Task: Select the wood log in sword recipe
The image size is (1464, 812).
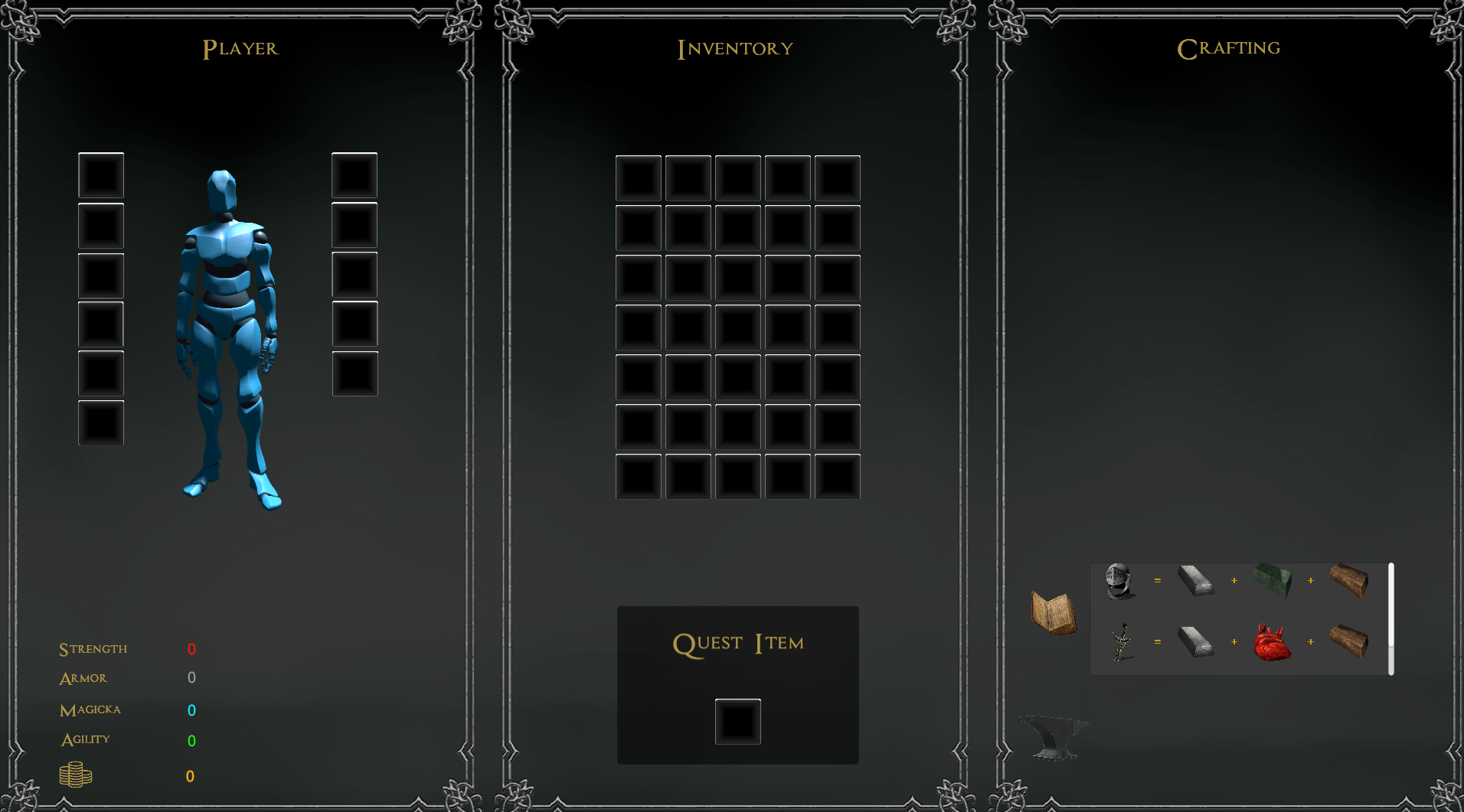Action: pyautogui.click(x=1349, y=641)
